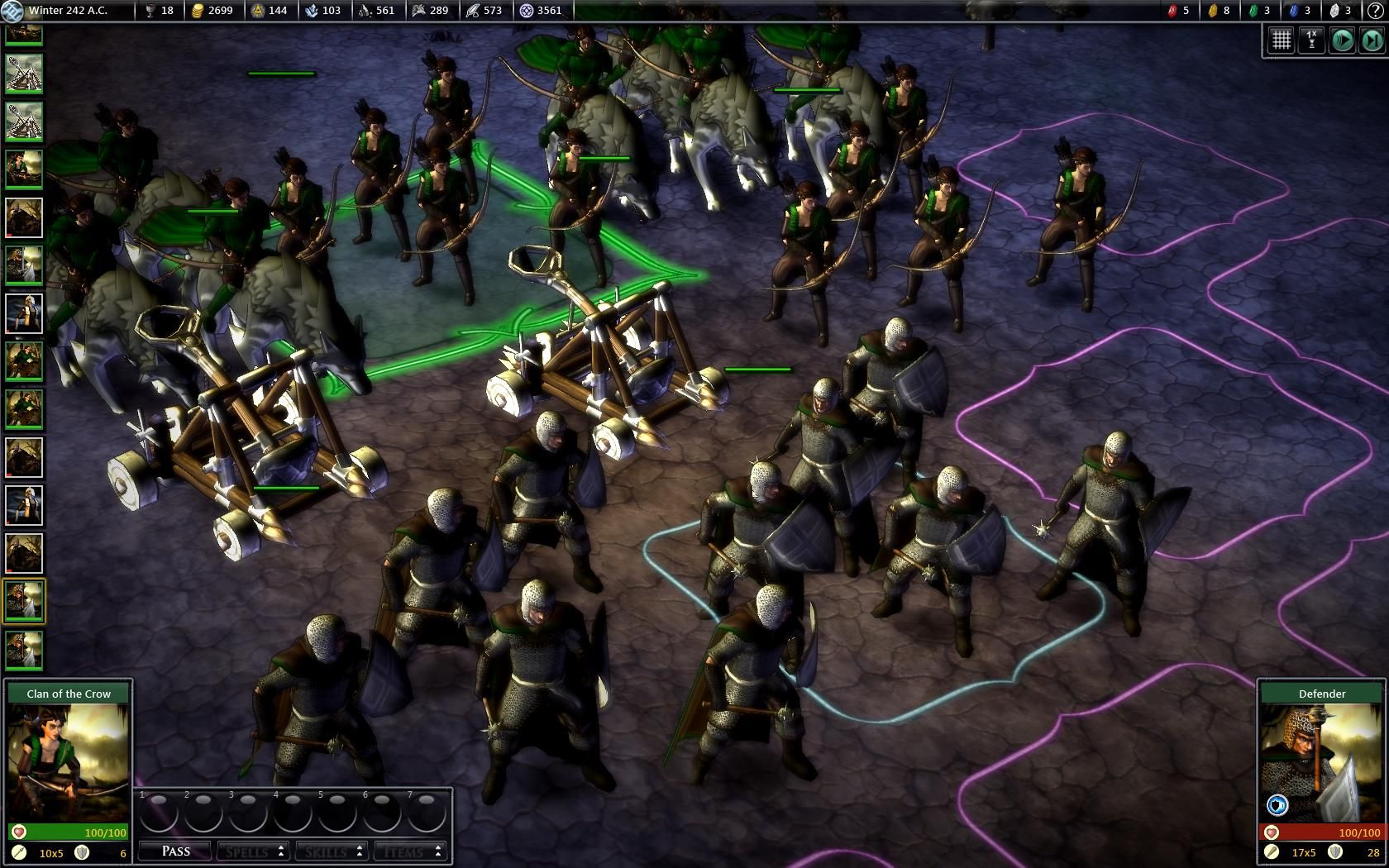This screenshot has height=868, width=1389.
Task: Click the gold coins resource counter
Action: (212, 11)
